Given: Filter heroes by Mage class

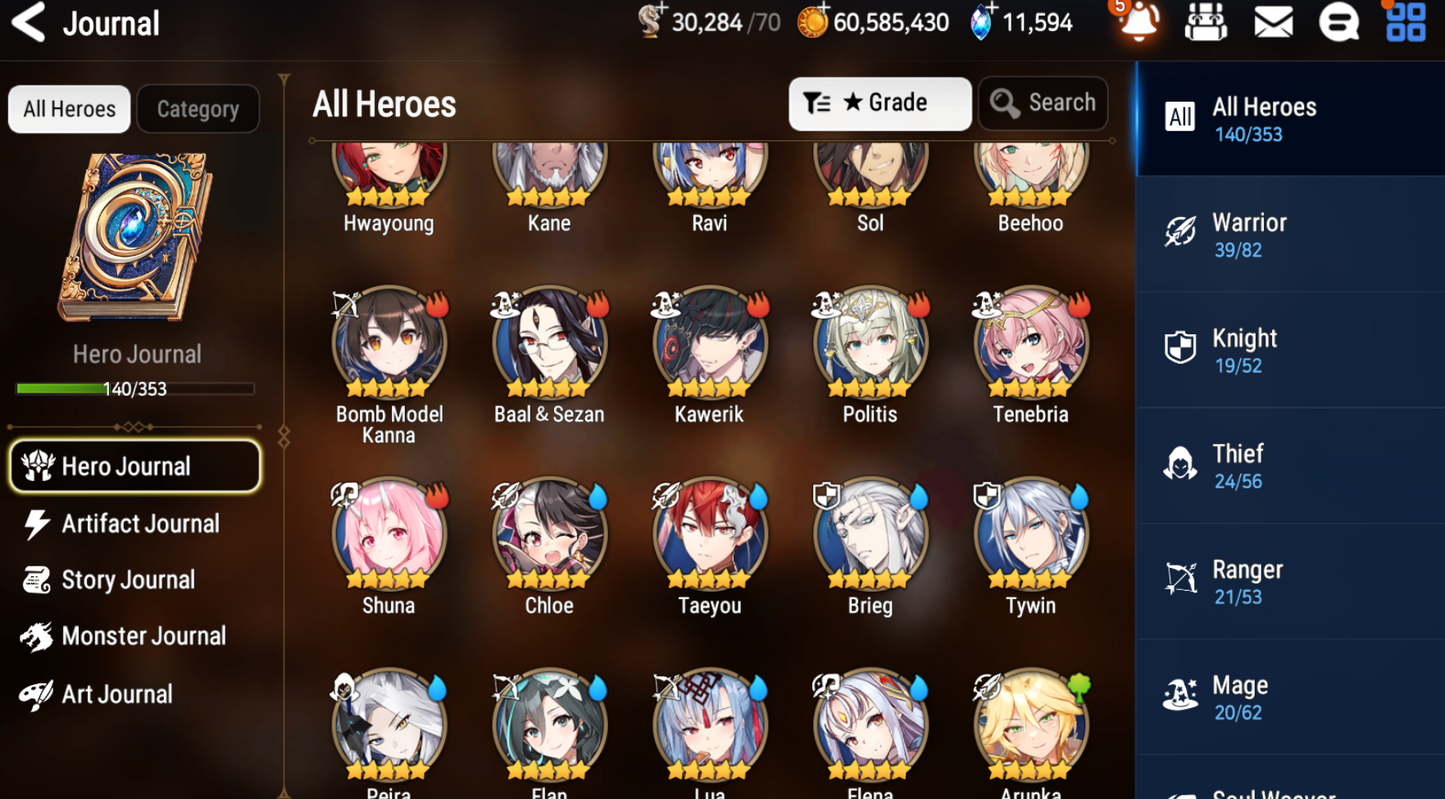Looking at the screenshot, I should coord(1289,697).
